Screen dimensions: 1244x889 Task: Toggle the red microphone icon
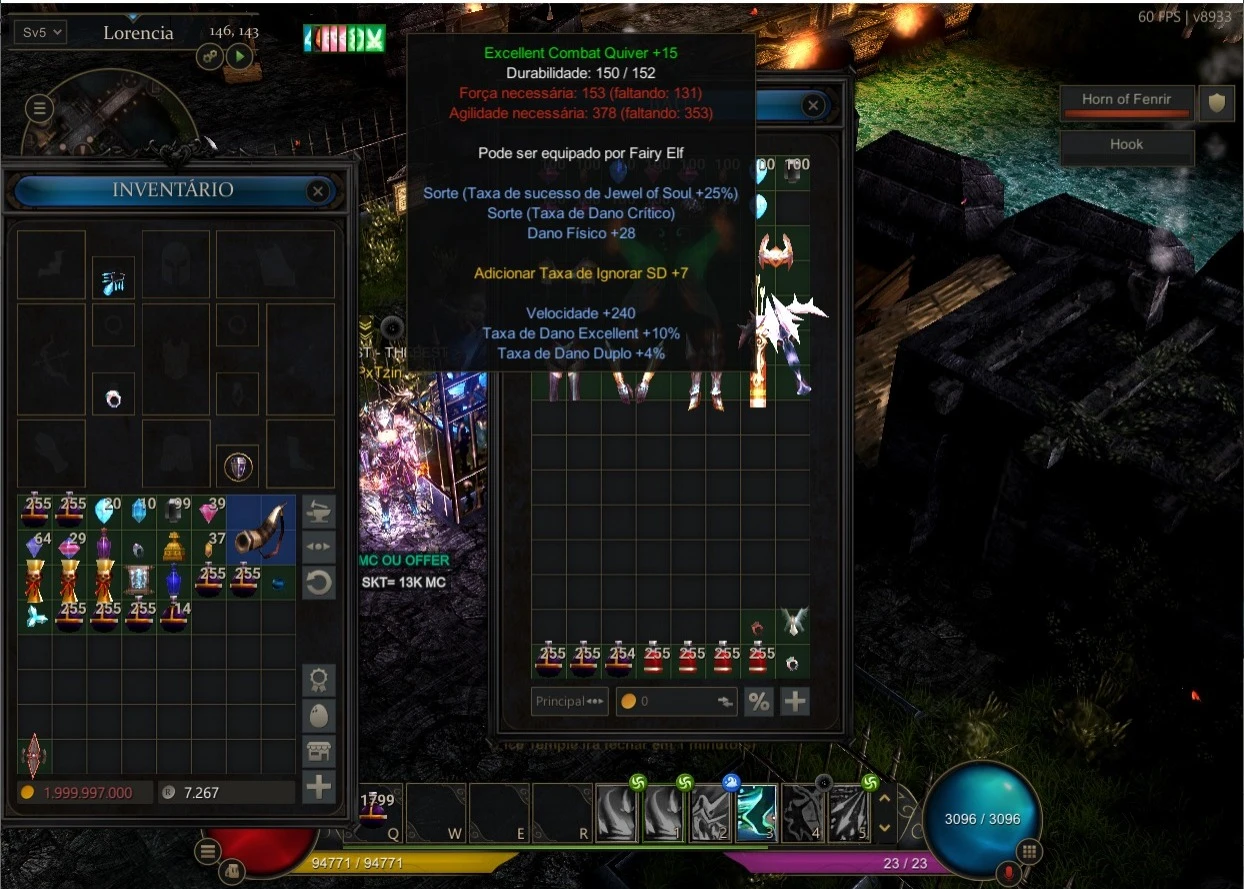click(1008, 874)
